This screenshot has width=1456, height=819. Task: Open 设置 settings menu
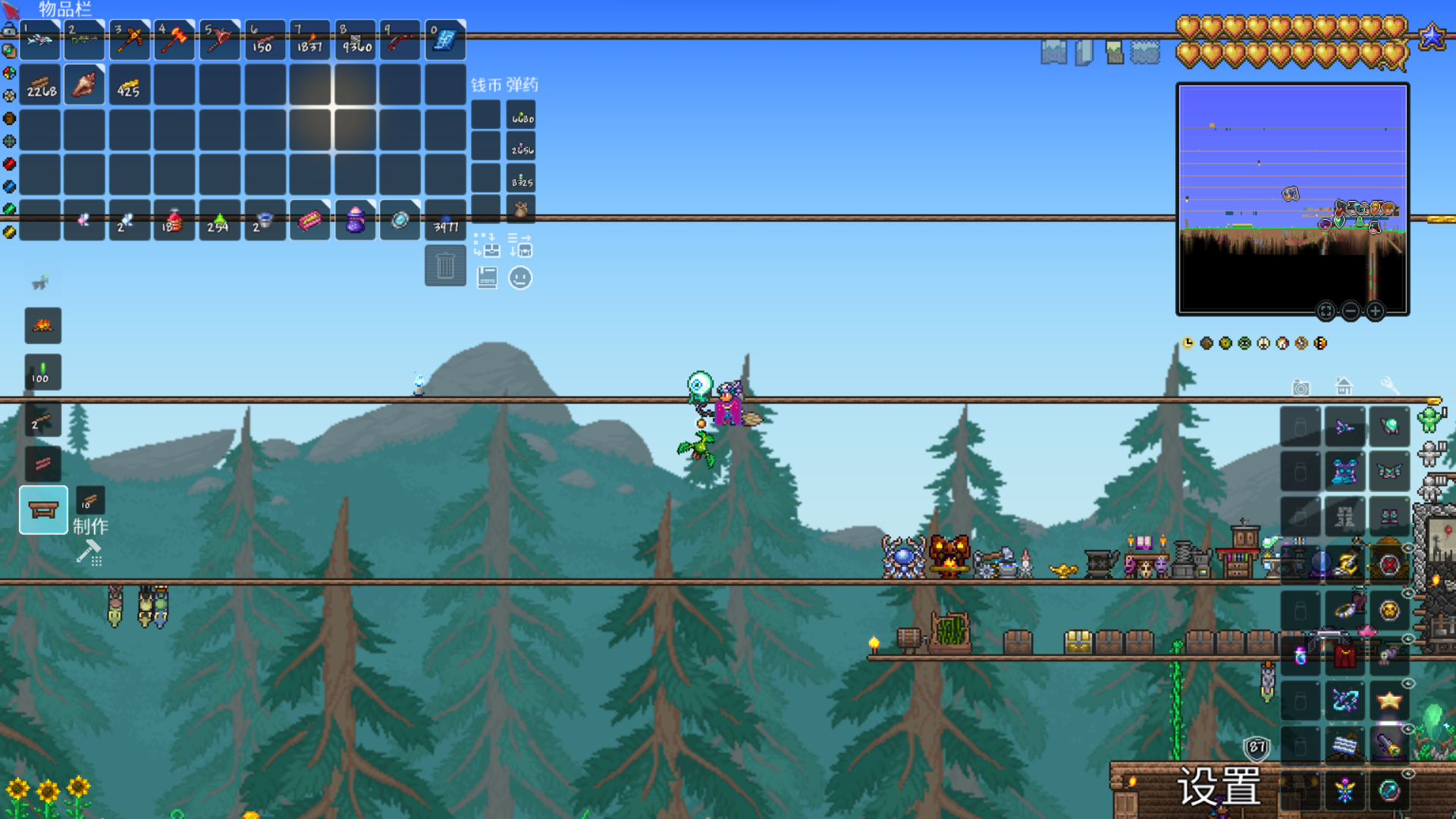point(1219,786)
